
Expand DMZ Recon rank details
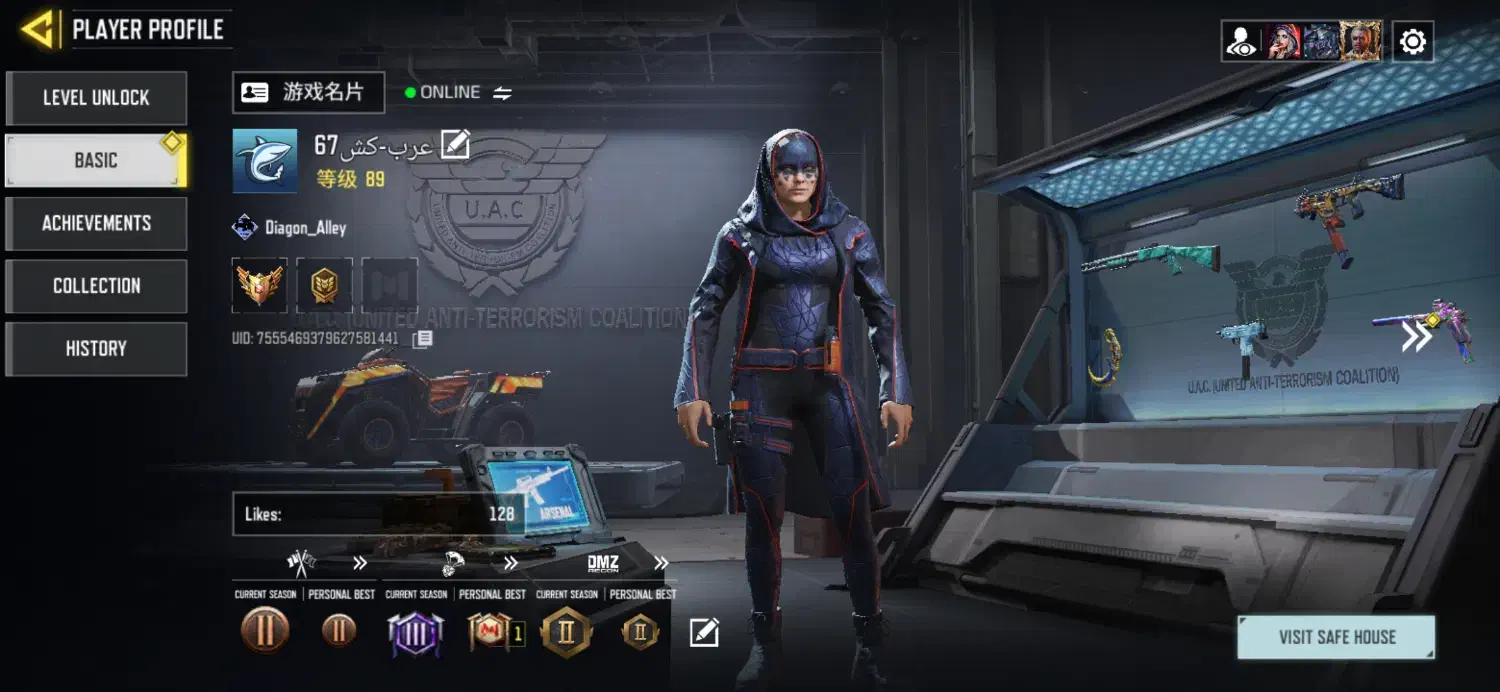[661, 564]
